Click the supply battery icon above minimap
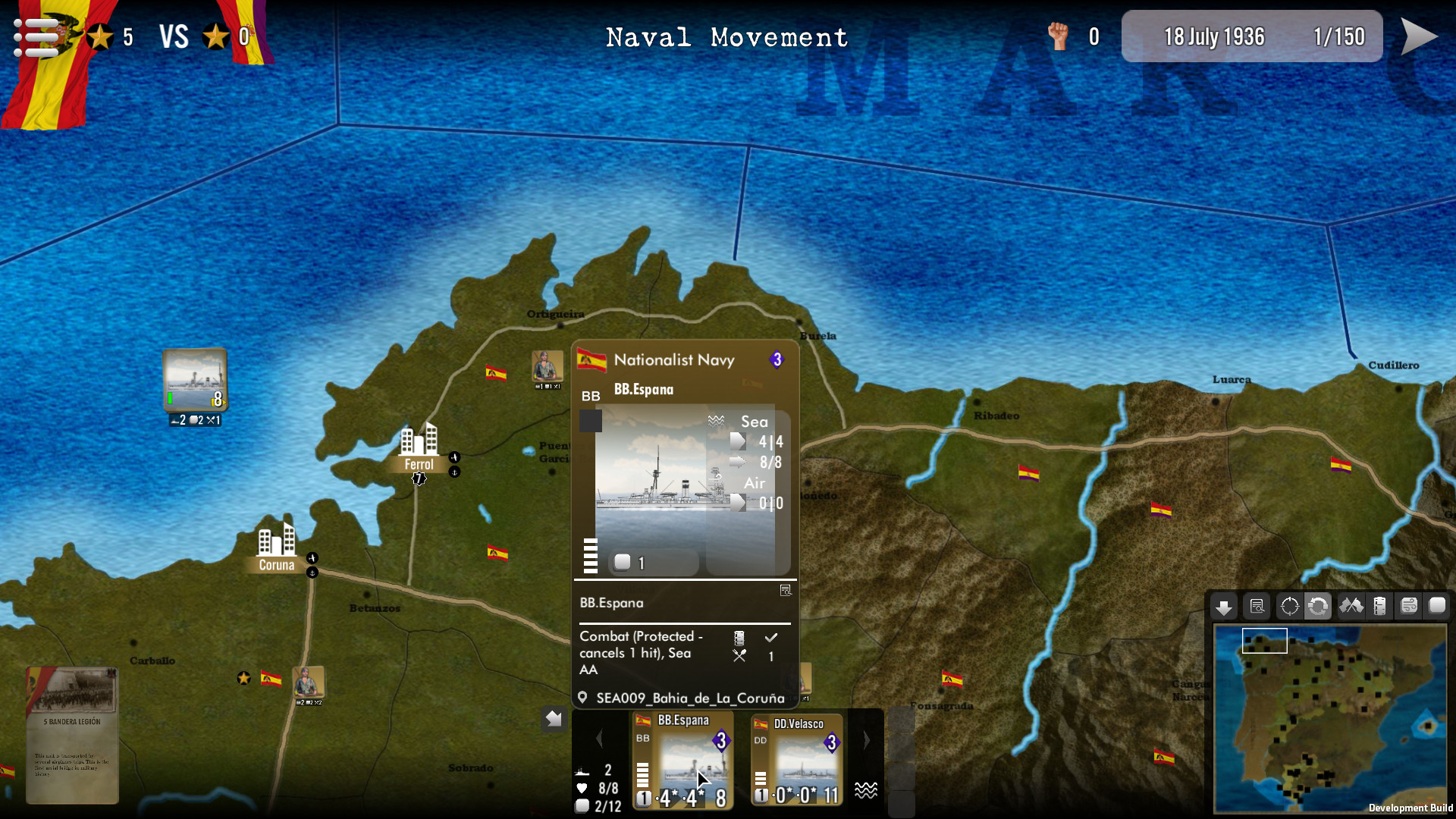 point(1380,606)
